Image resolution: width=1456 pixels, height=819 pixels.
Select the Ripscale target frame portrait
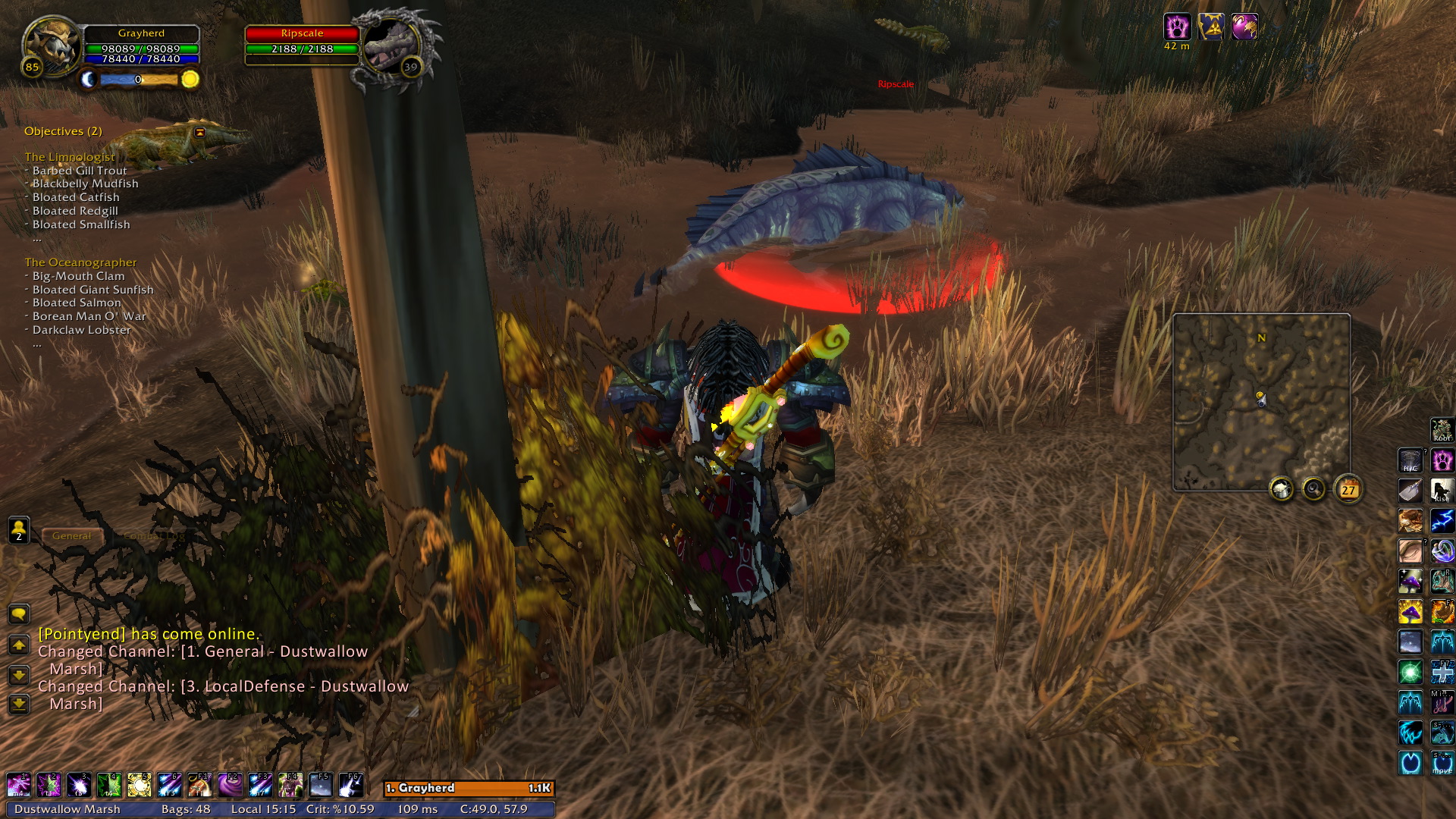pos(391,45)
